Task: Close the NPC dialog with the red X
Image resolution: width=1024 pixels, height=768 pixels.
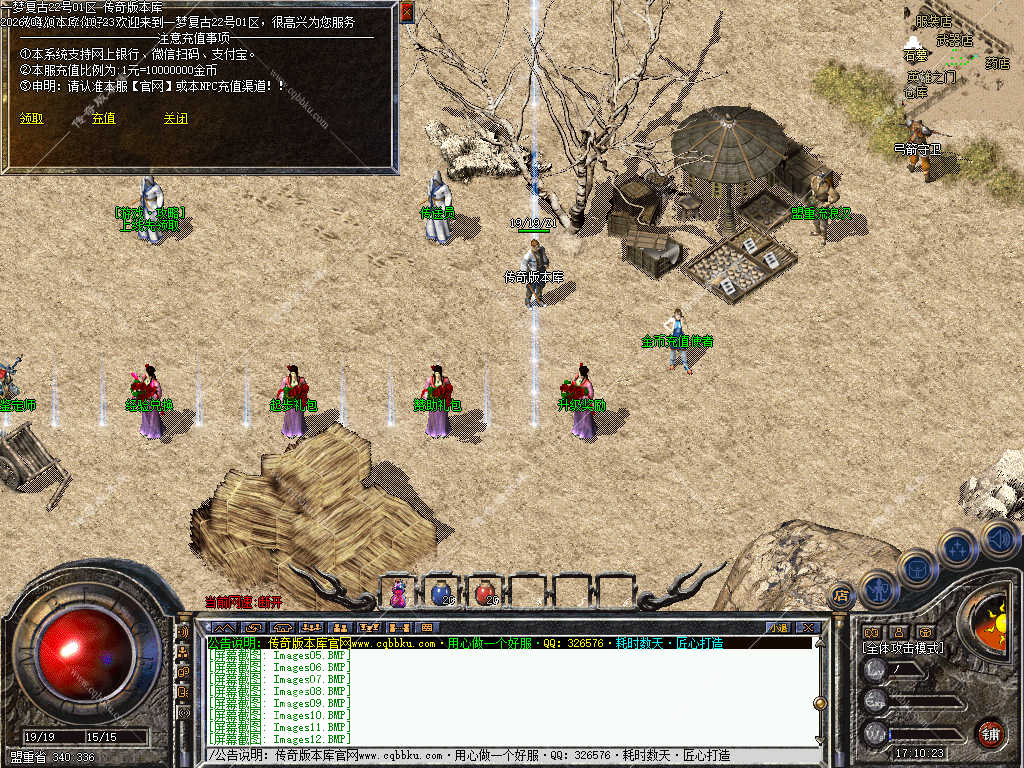Action: click(406, 12)
